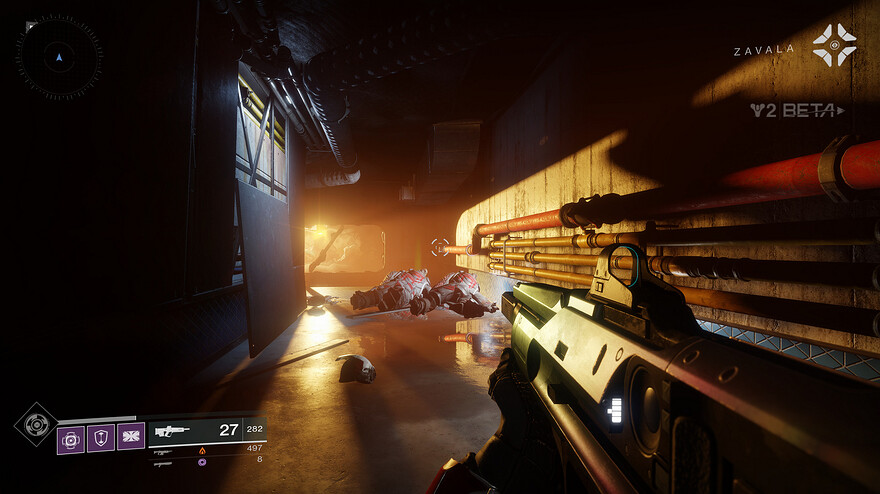The height and width of the screenshot is (494, 880).
Task: Use the purple grenade ability icon
Action: pos(72,438)
